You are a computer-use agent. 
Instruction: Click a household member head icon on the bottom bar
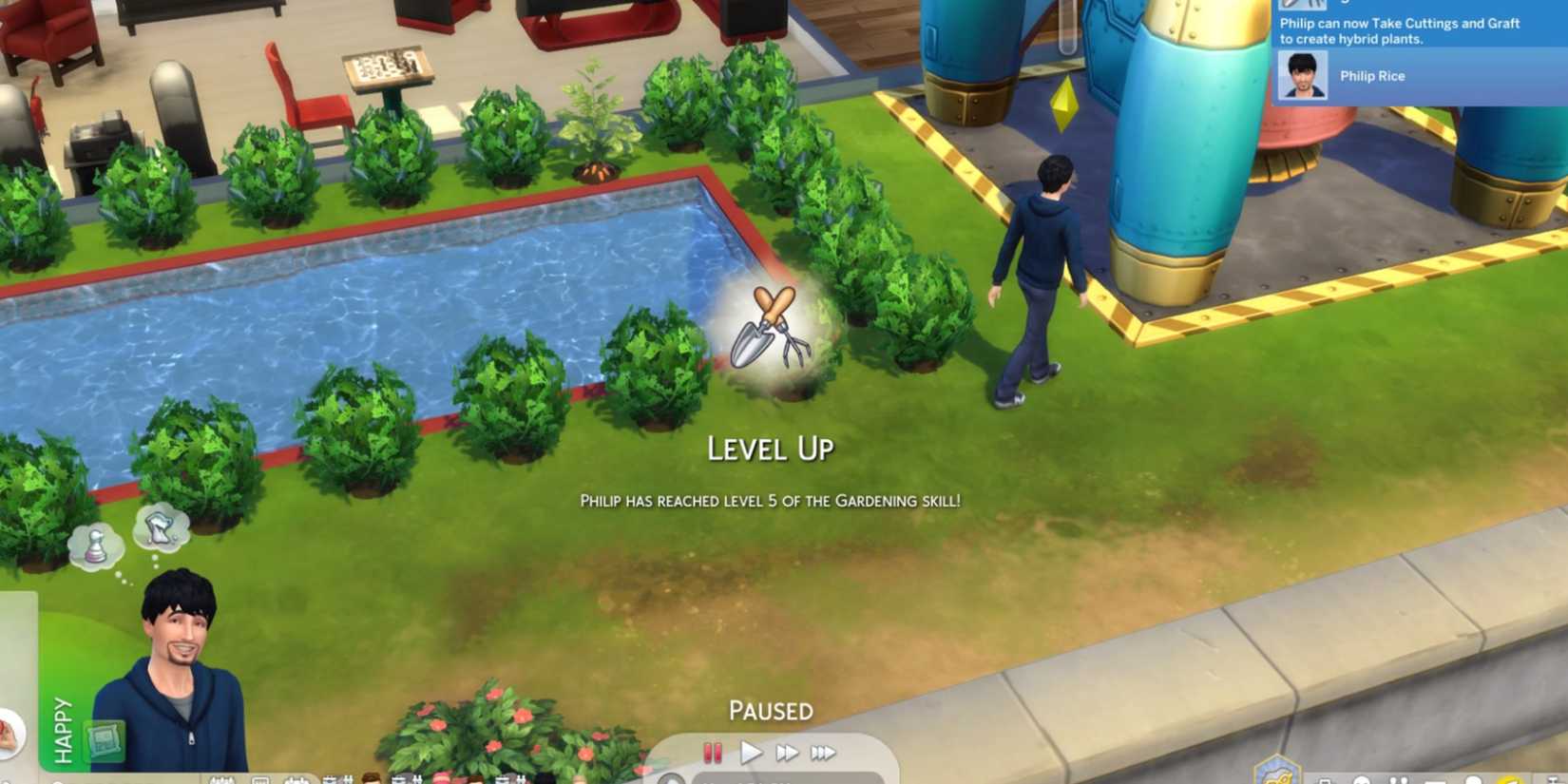click(369, 777)
